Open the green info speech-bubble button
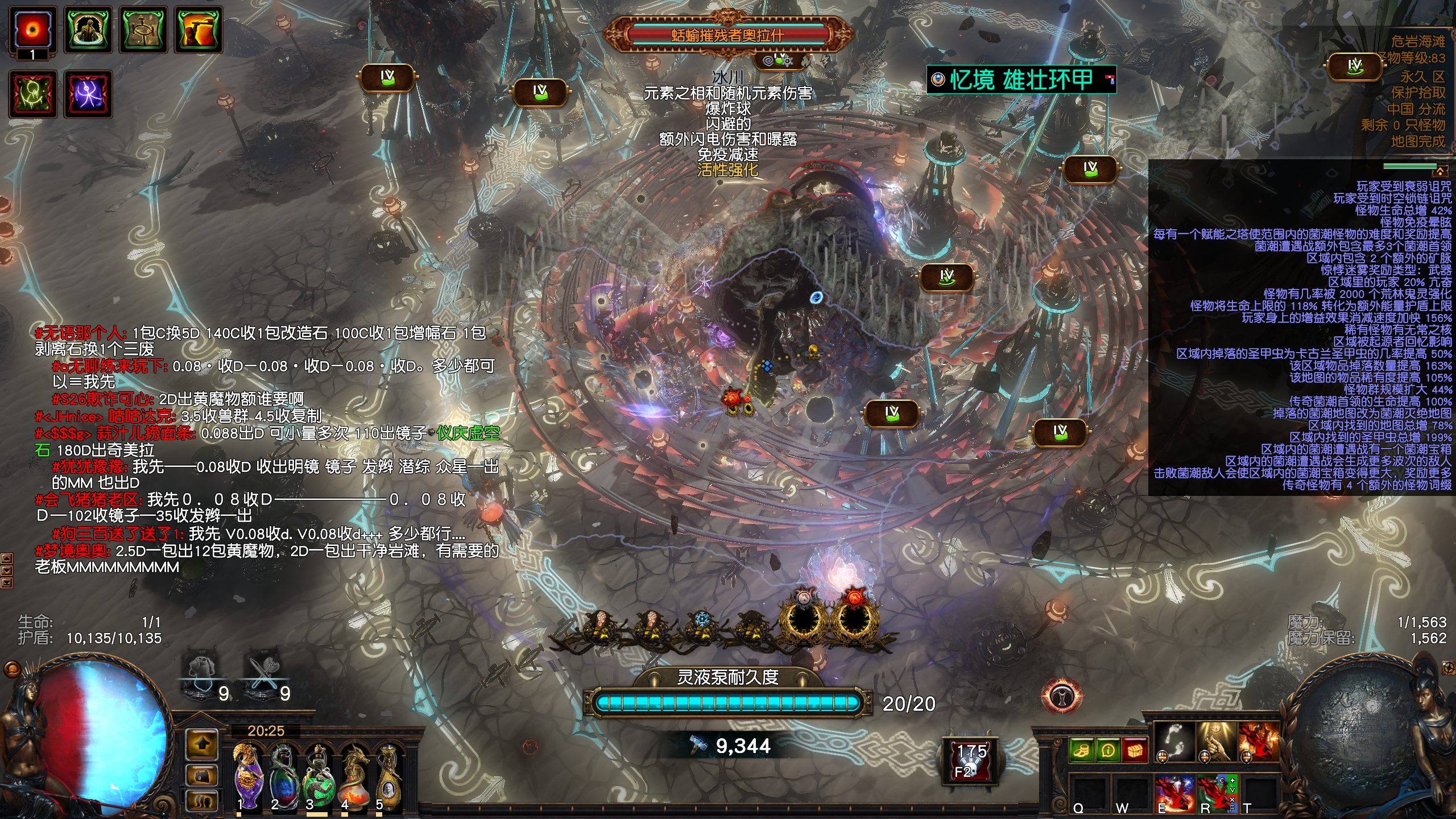This screenshot has height=819, width=1456. [x=1108, y=751]
